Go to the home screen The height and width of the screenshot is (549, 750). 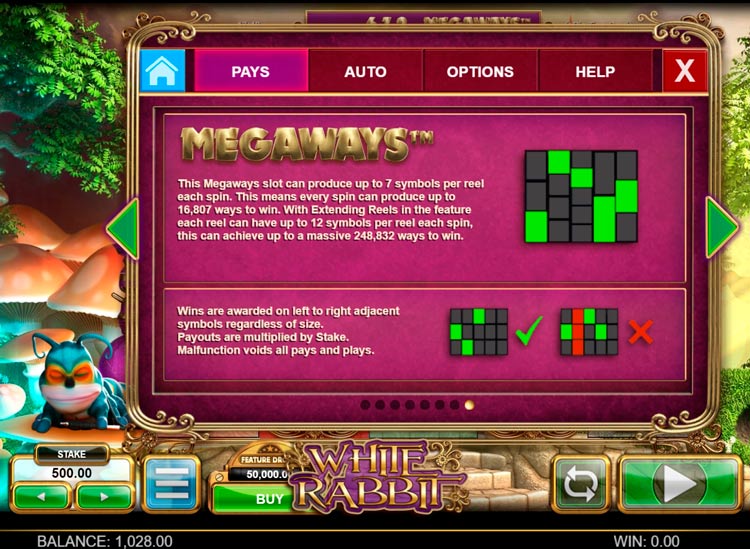[162, 71]
